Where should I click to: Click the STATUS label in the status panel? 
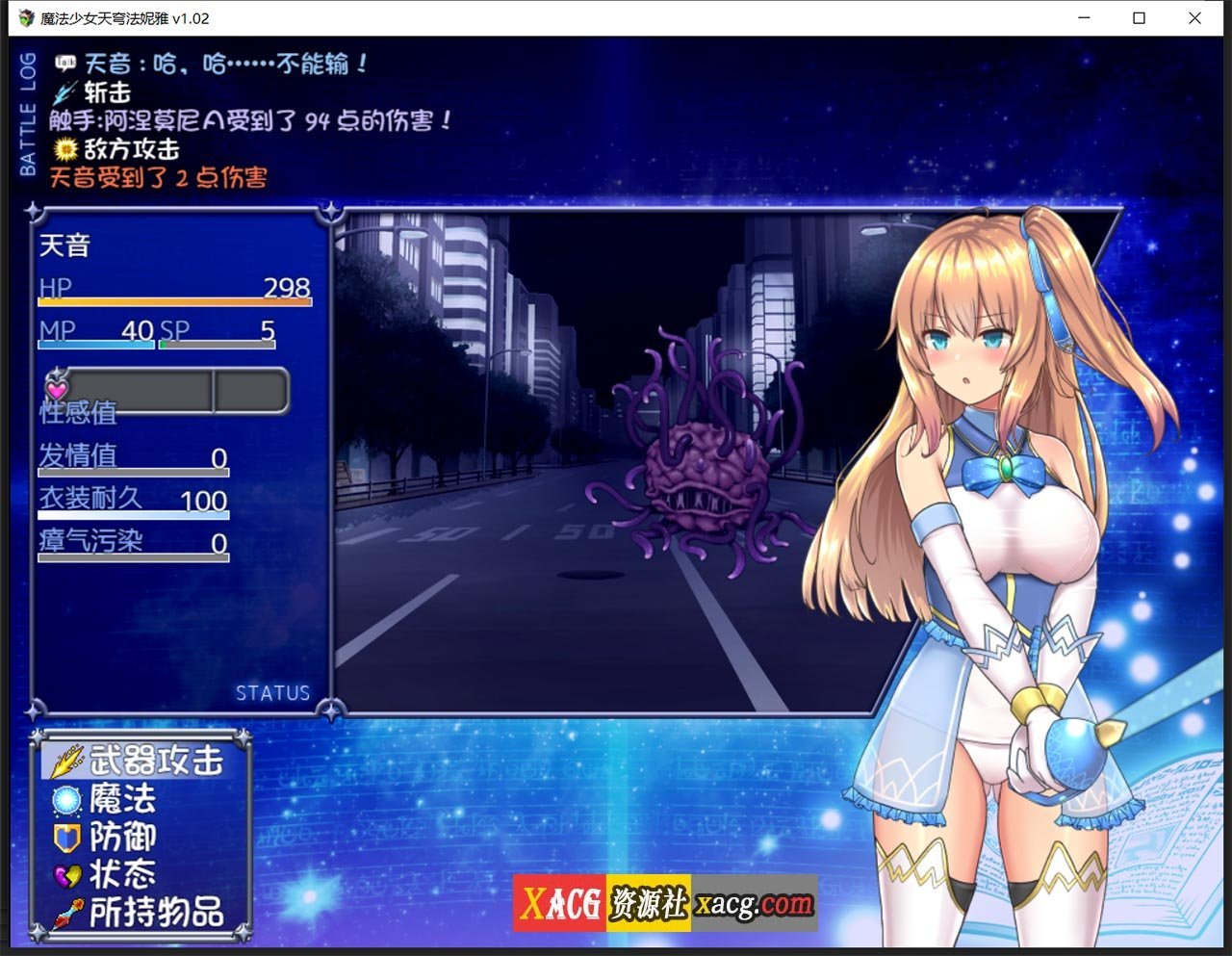tap(273, 692)
